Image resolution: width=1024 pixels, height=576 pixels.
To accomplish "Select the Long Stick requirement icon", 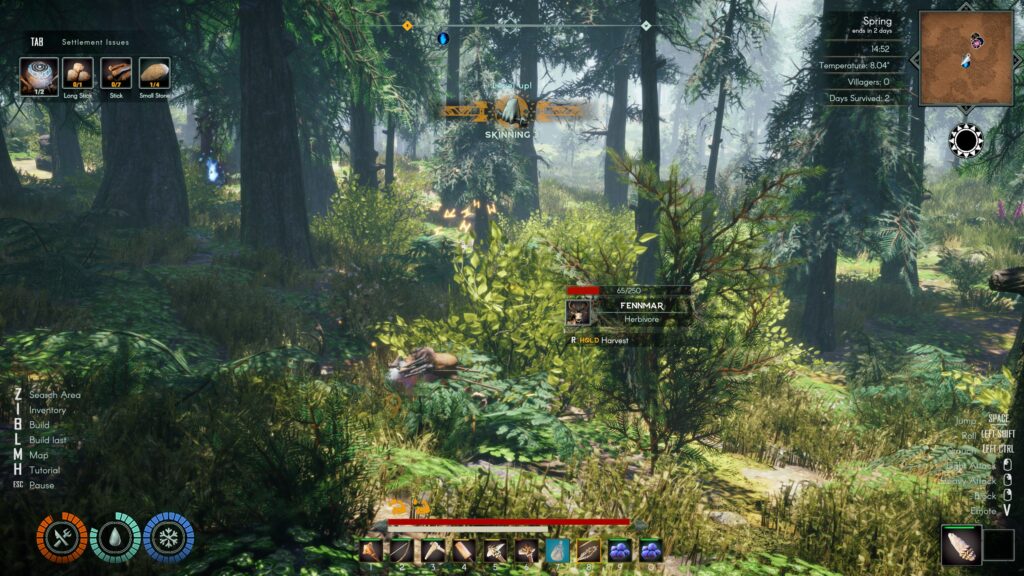I will click(x=77, y=72).
